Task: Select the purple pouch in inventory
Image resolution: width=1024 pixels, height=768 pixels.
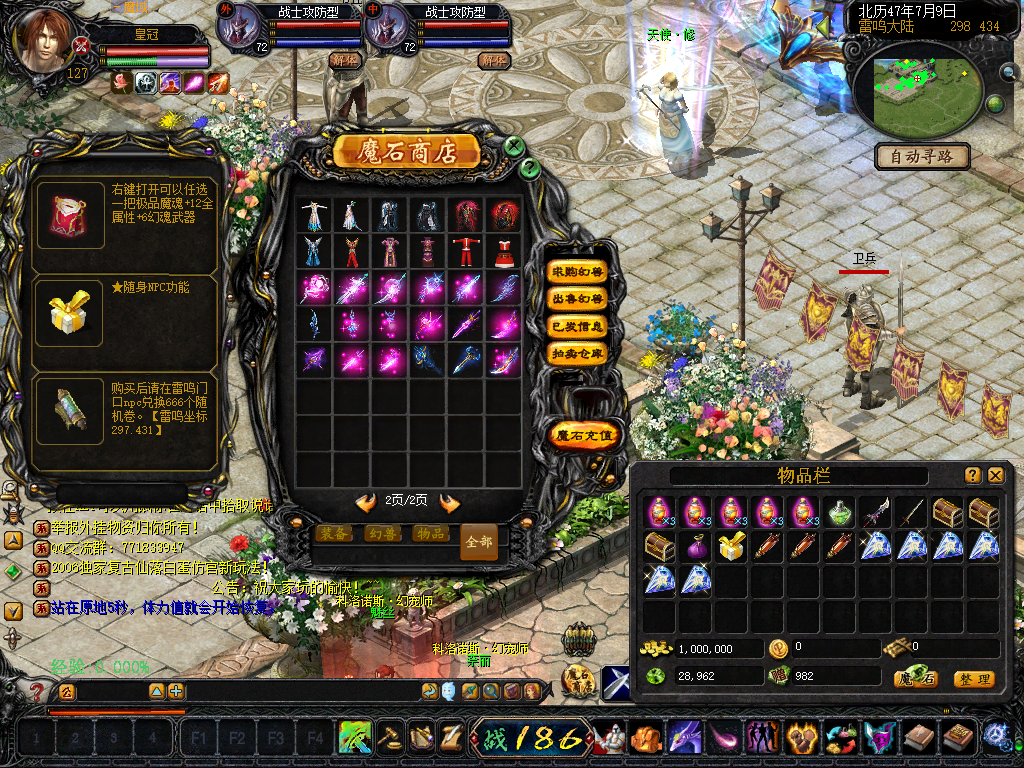Action: click(695, 547)
